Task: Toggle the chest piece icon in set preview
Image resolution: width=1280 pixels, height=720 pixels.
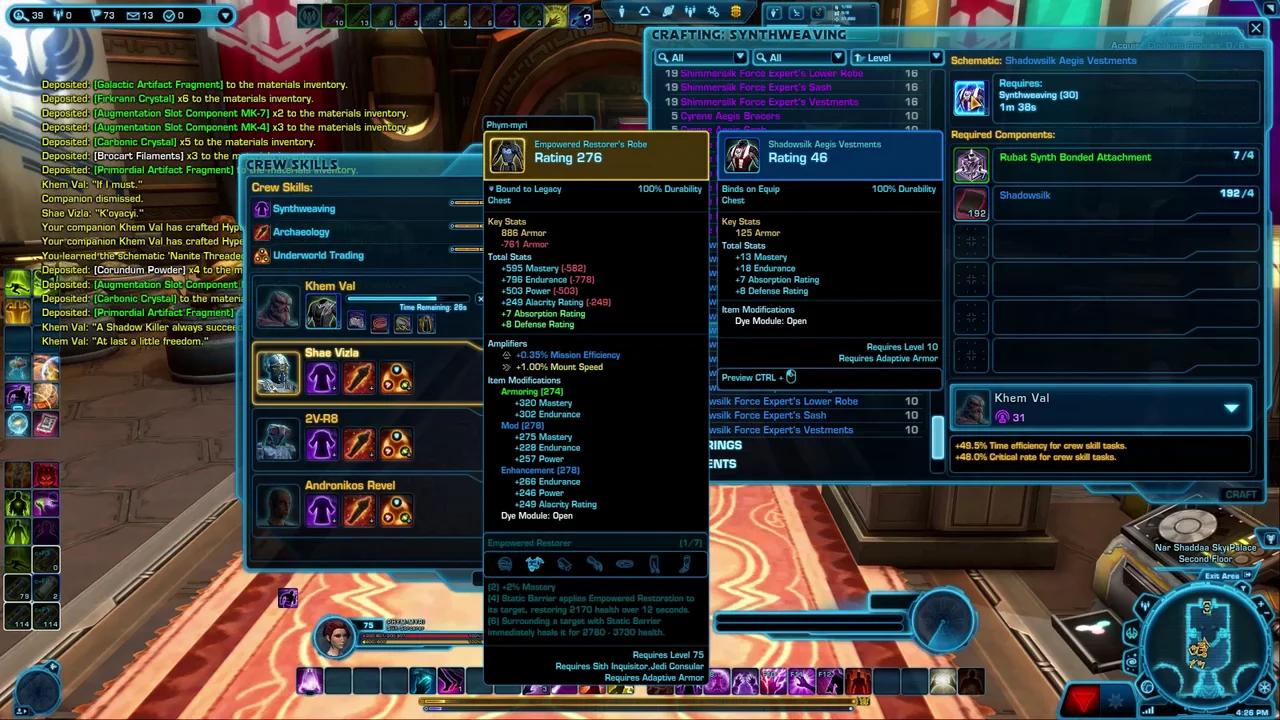Action: point(534,564)
